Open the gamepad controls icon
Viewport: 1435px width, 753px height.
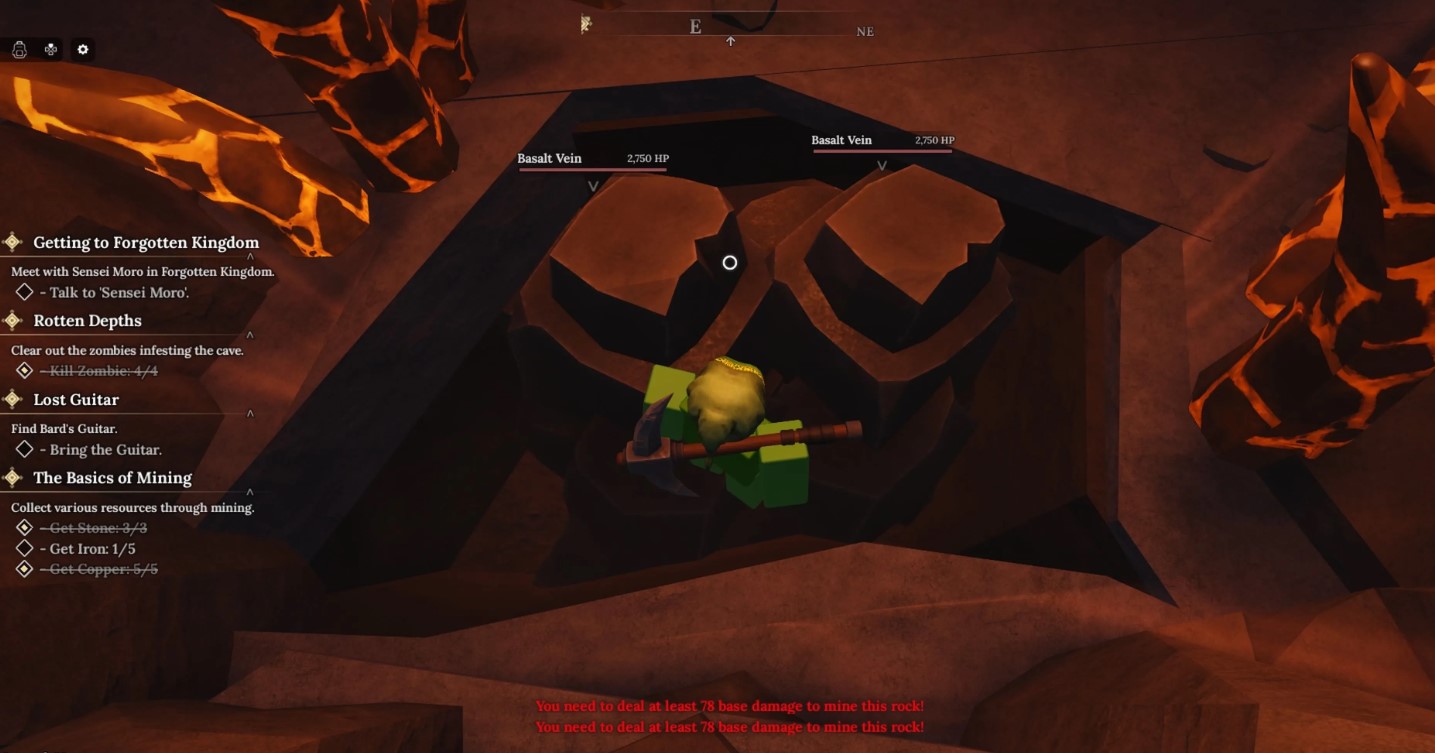pyautogui.click(x=50, y=49)
